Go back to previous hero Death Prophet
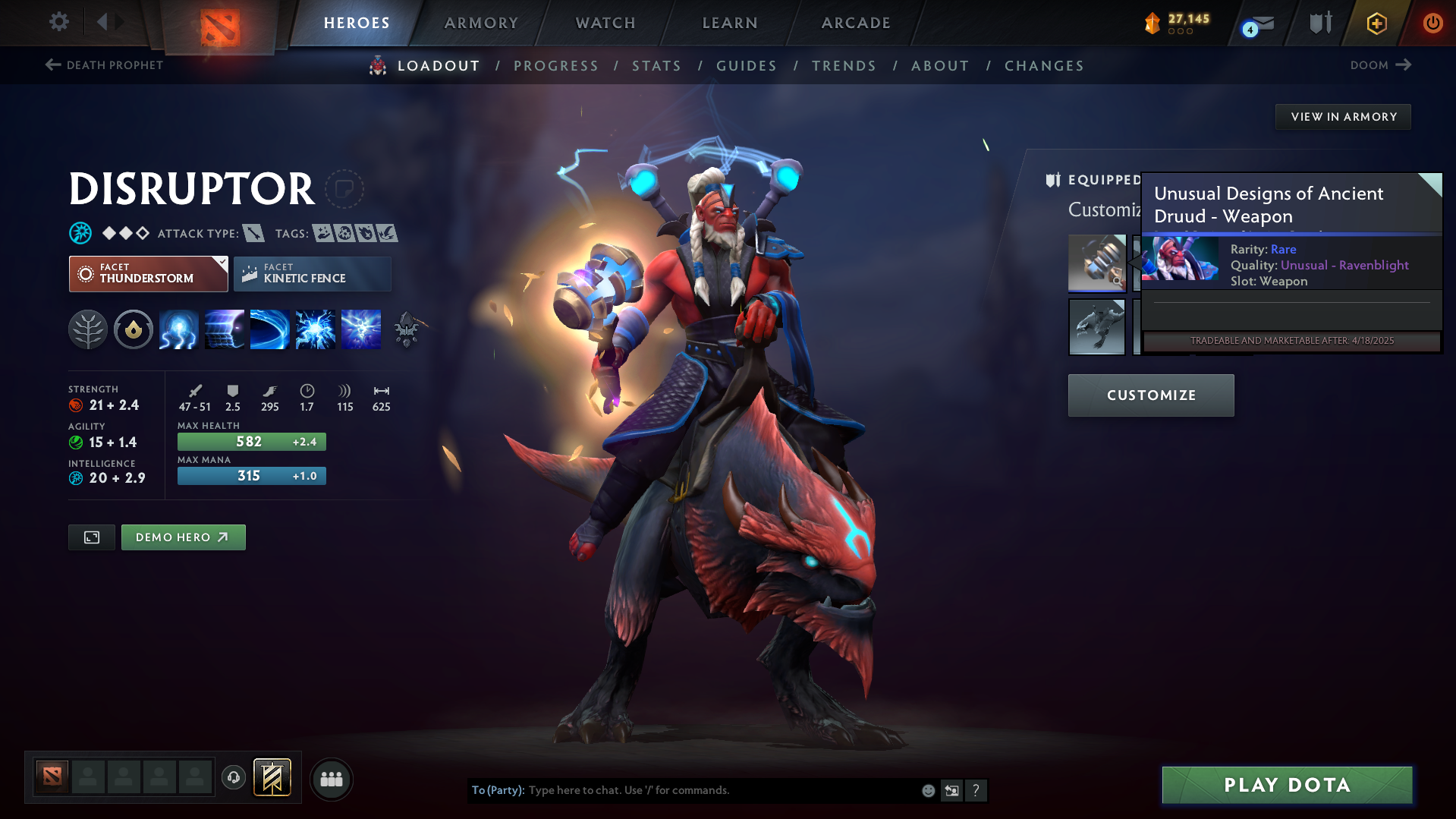Viewport: 1456px width, 819px height. point(104,65)
